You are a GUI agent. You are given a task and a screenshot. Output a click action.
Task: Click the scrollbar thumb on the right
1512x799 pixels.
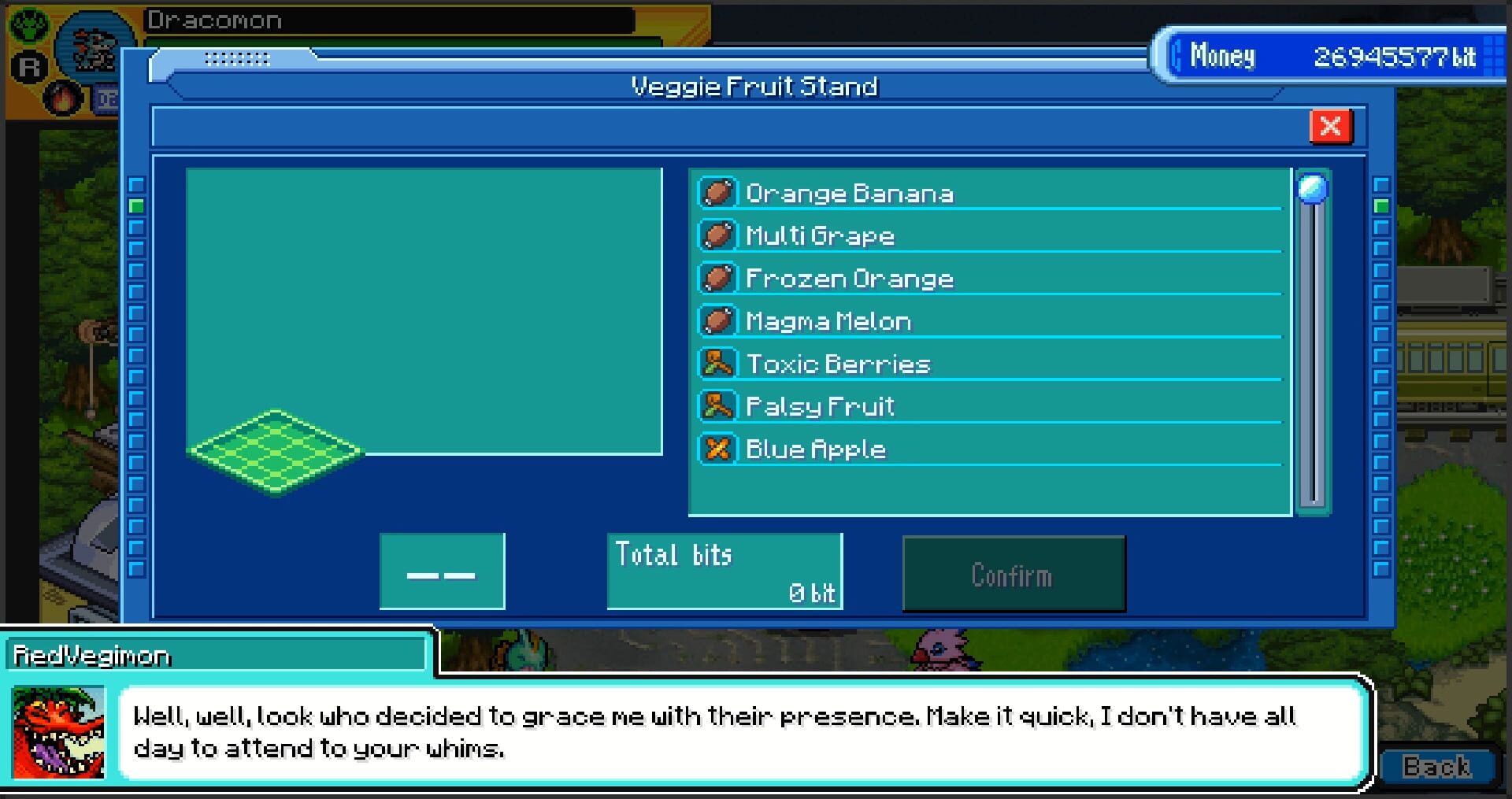[1313, 189]
